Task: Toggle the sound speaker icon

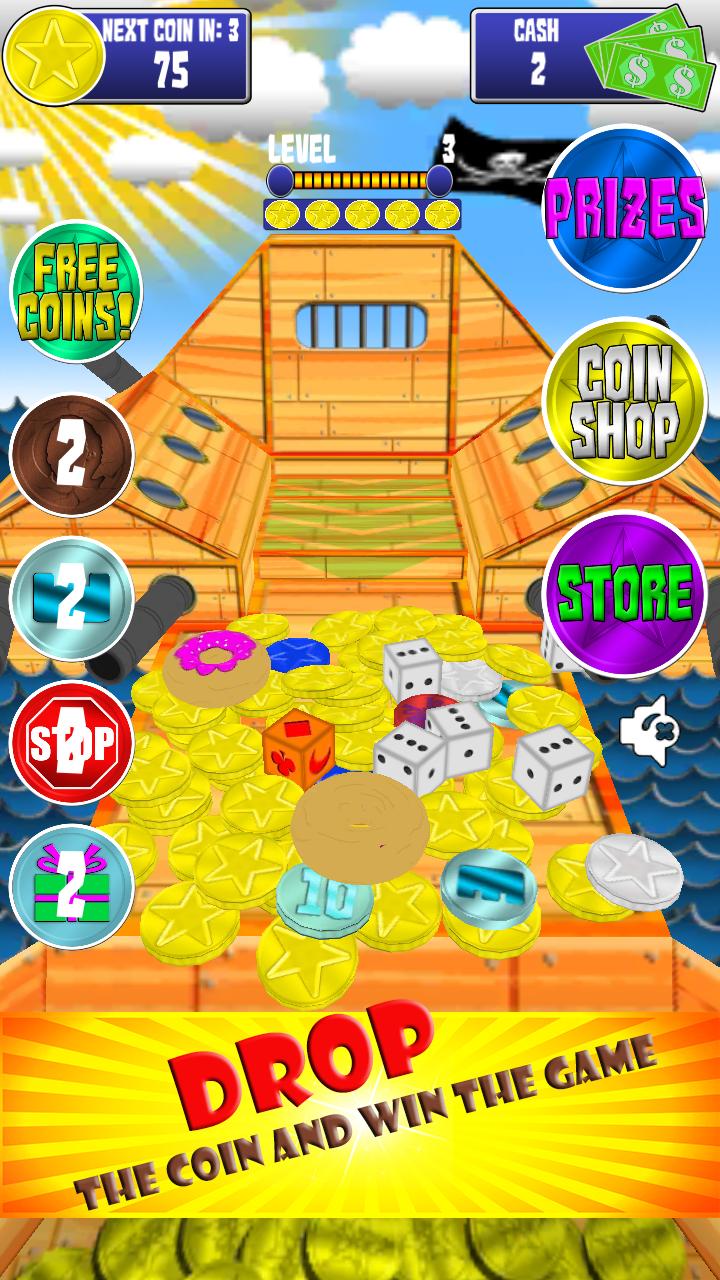Action: 648,731
